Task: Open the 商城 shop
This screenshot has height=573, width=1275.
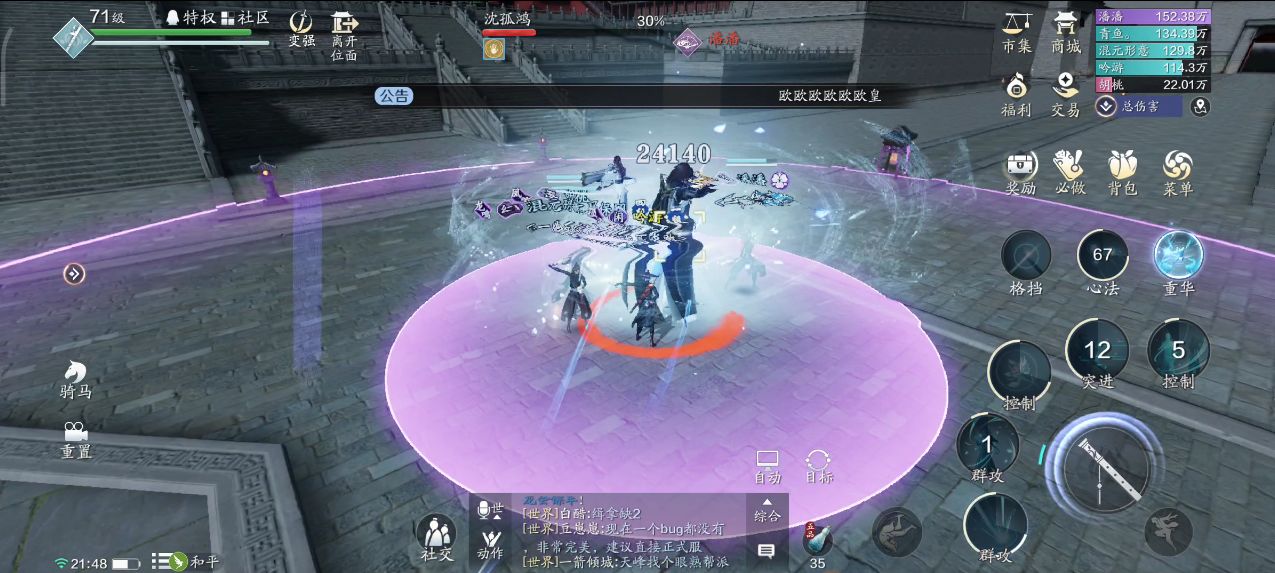Action: 1065,32
